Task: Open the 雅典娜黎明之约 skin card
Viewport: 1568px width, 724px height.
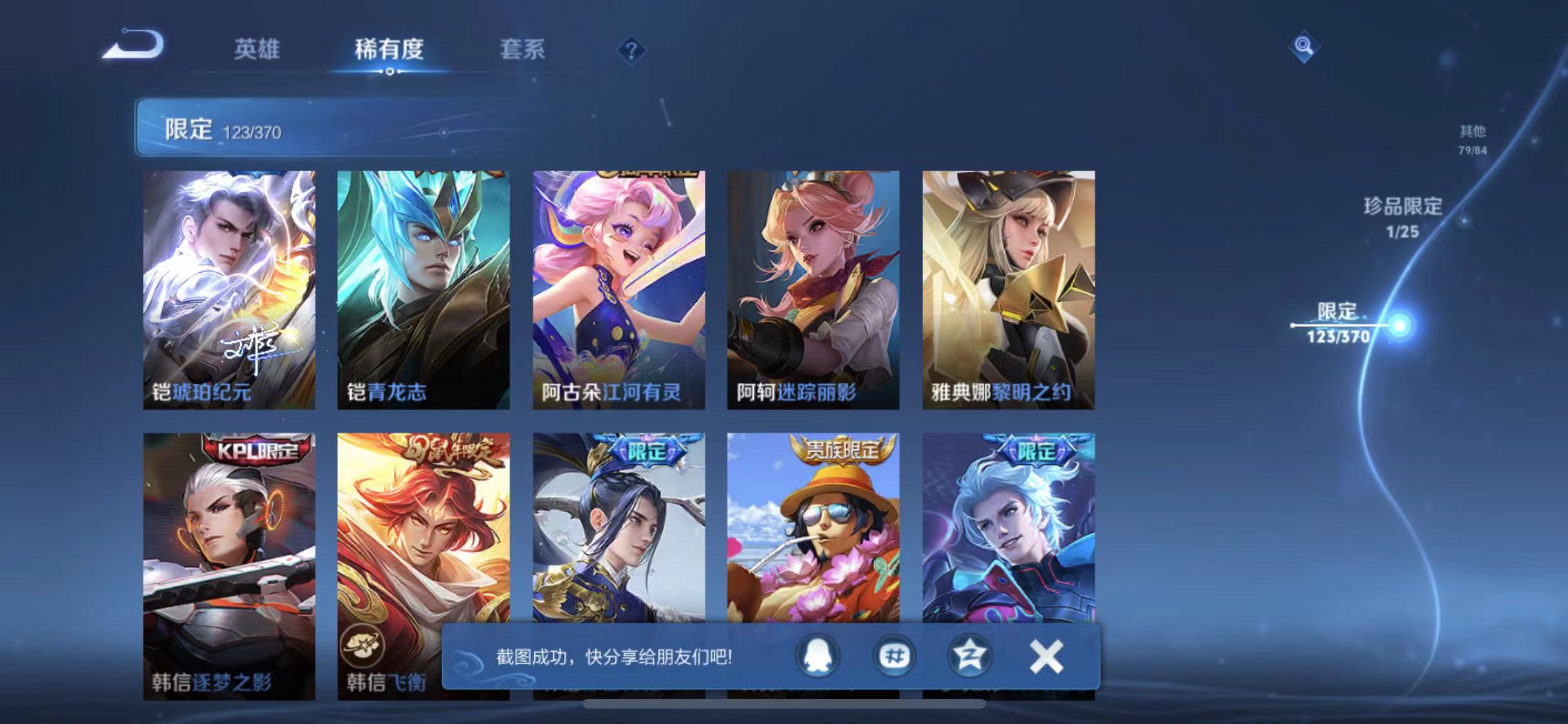Action: [1009, 290]
